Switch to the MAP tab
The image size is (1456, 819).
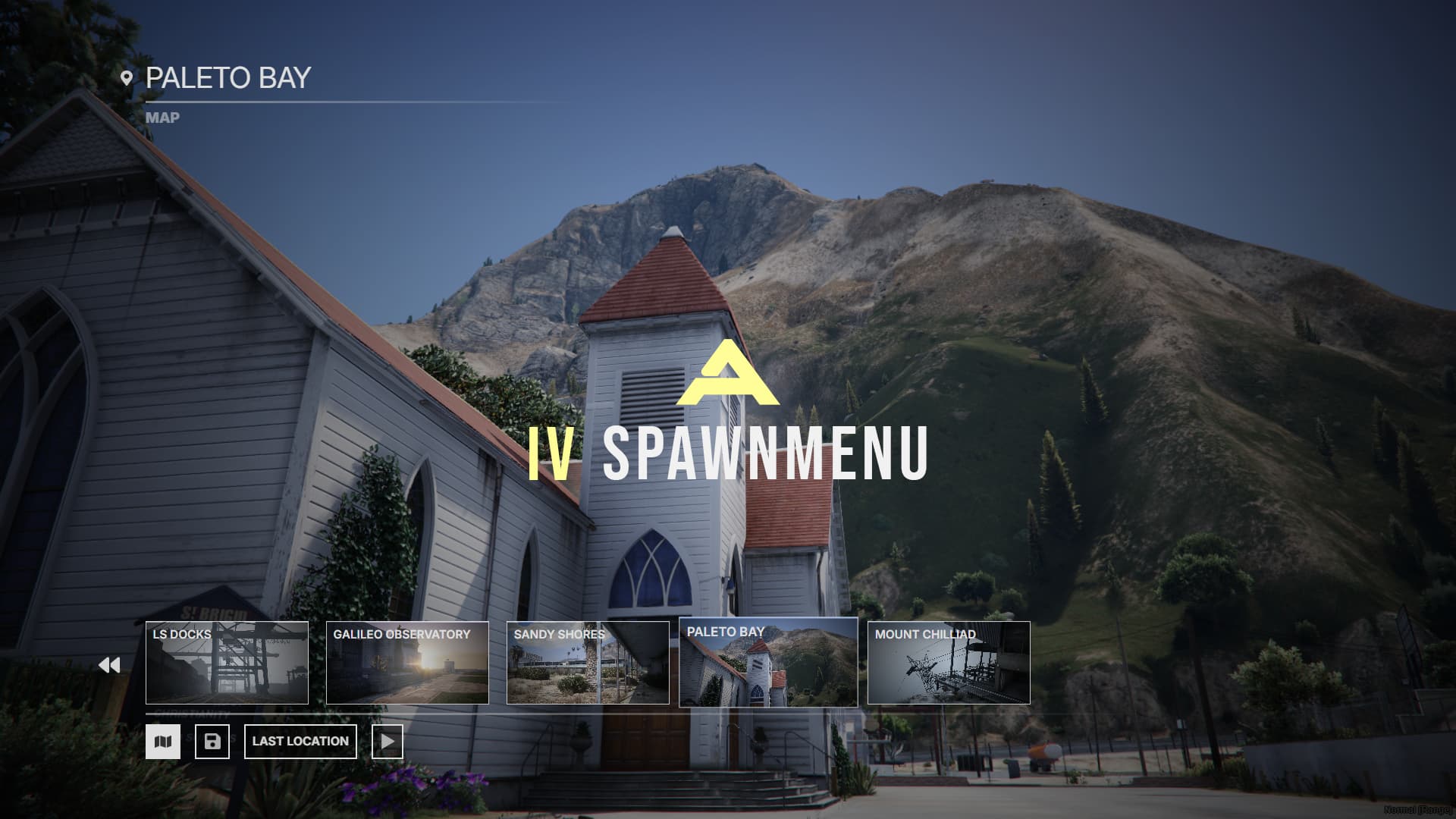click(163, 118)
